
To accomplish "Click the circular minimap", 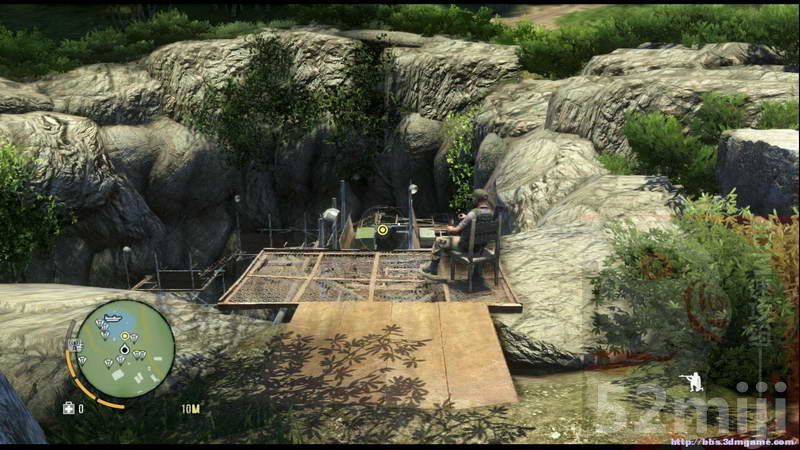I will click(x=125, y=349).
